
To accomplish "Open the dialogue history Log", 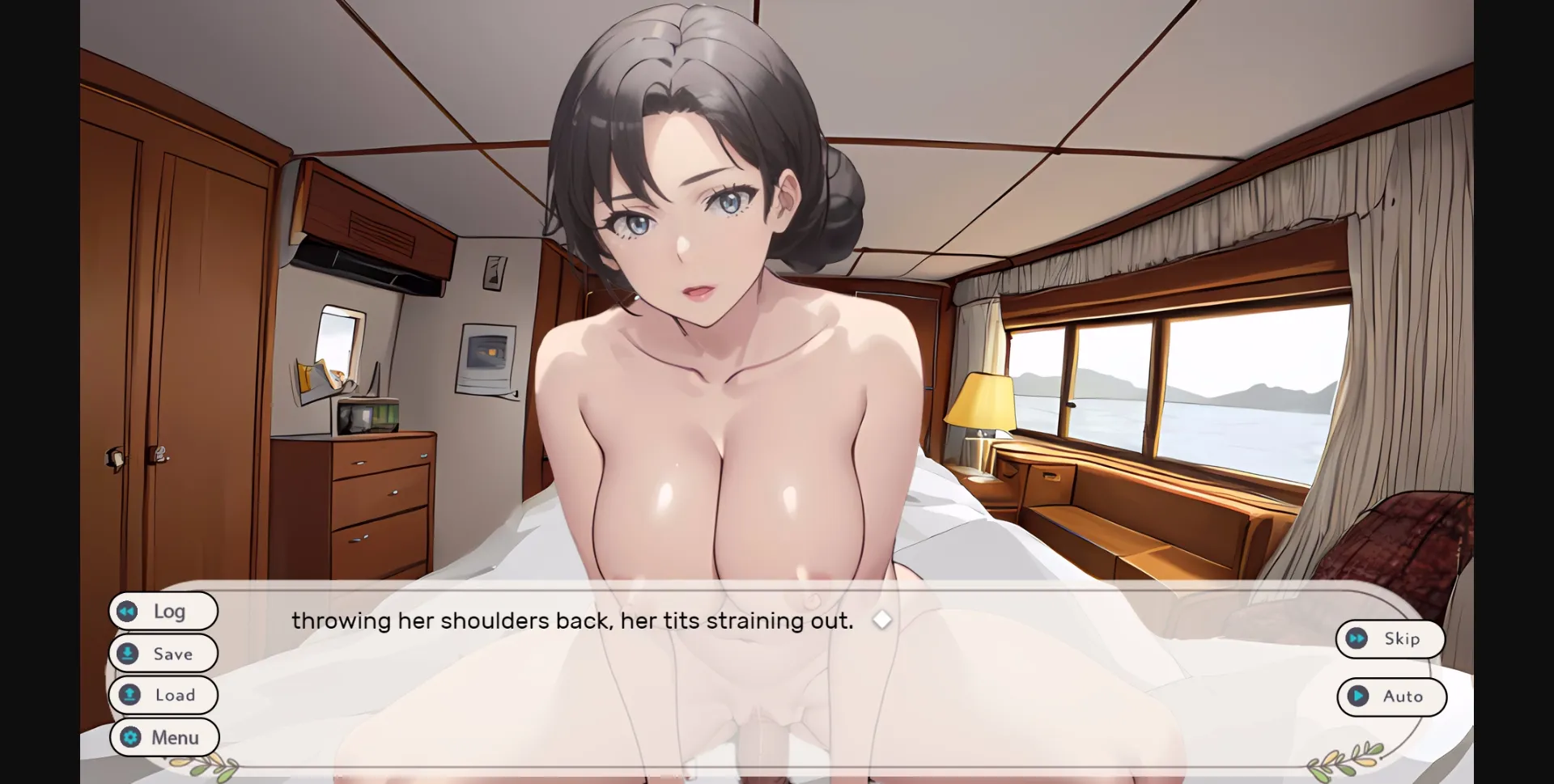I will tap(163, 611).
